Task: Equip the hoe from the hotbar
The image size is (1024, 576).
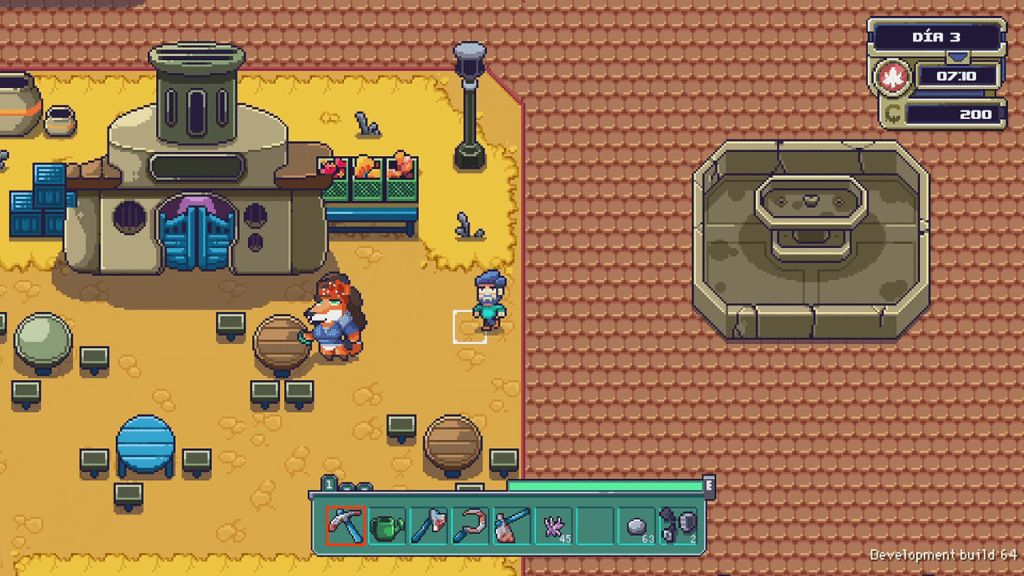Action: click(x=511, y=525)
